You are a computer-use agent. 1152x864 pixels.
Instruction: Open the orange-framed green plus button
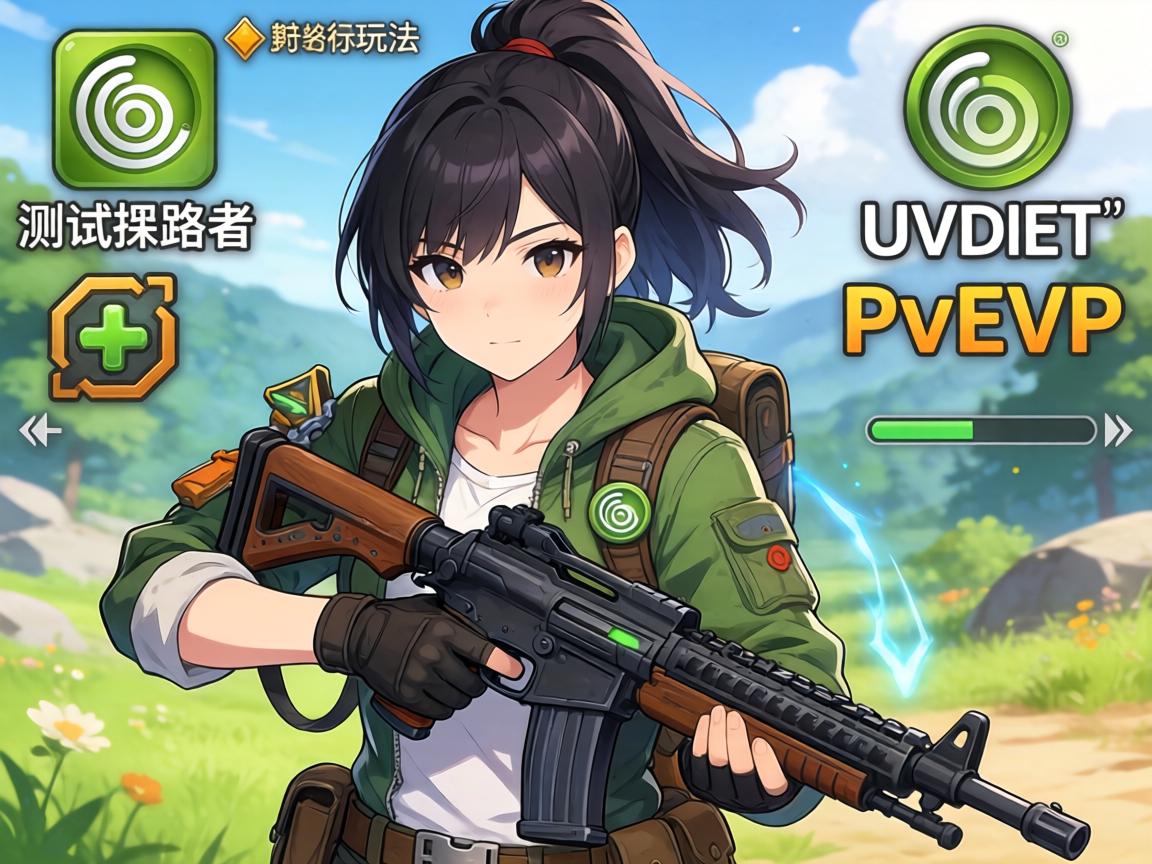(113, 338)
